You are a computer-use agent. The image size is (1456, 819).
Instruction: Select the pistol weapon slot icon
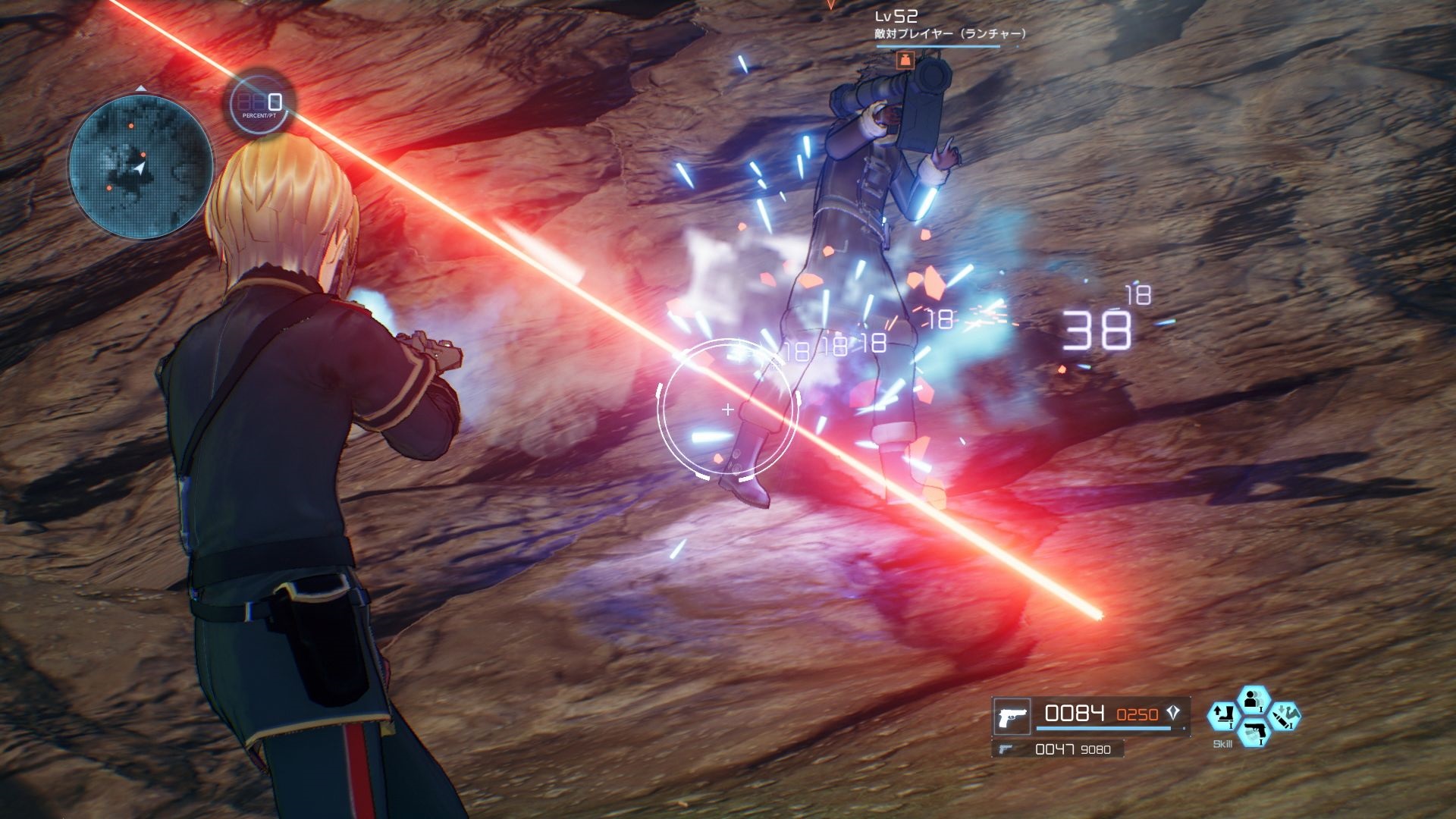pyautogui.click(x=1012, y=717)
